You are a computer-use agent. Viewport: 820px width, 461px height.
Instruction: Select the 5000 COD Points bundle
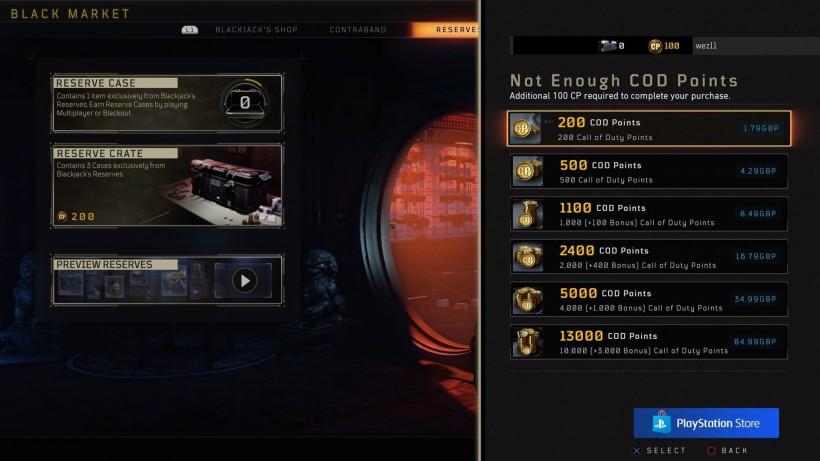point(649,300)
